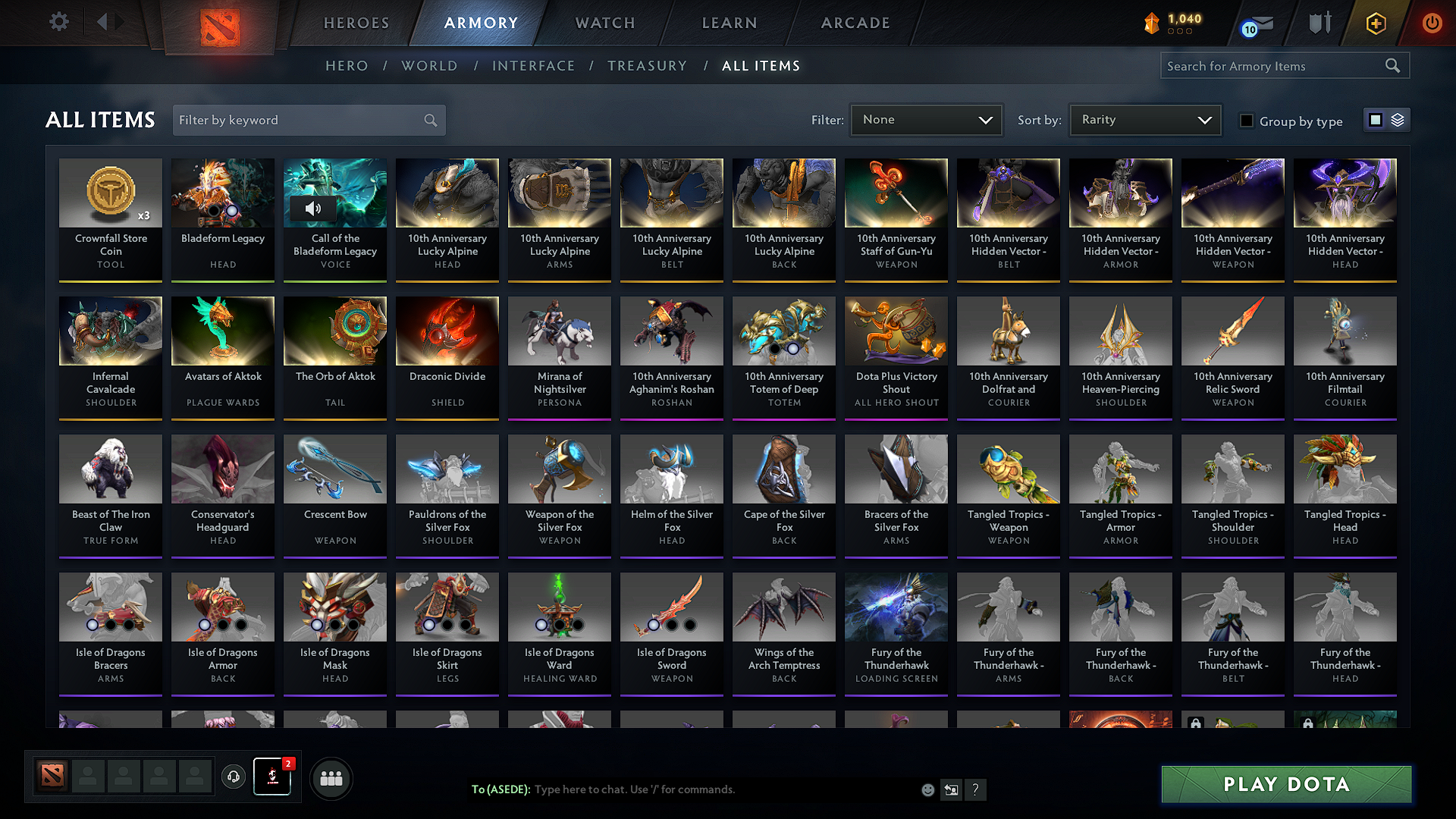Unmute the Call of the Bladeform Legacy voice preview

tap(314, 209)
